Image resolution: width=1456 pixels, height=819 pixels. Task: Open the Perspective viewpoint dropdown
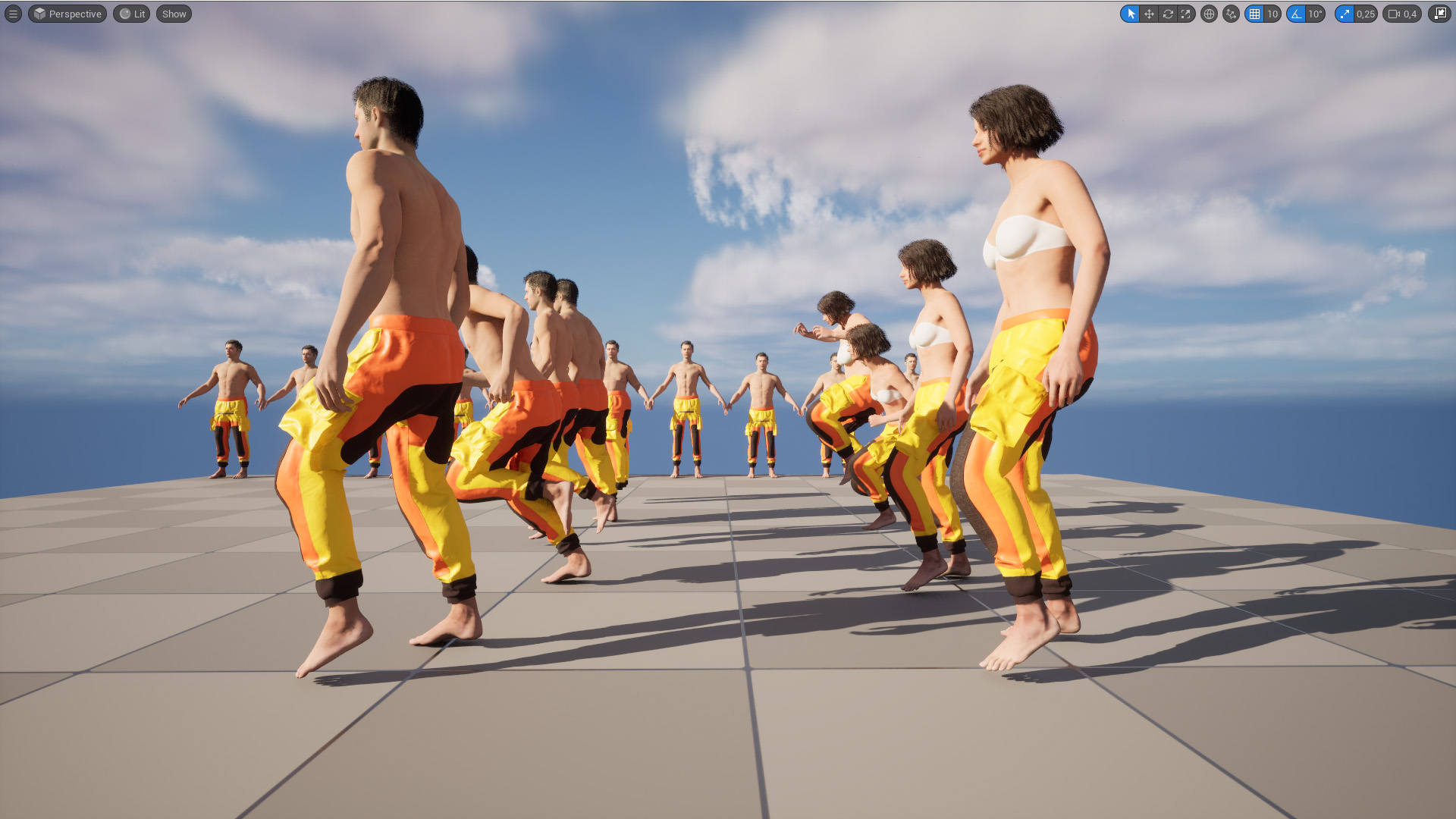pos(67,14)
